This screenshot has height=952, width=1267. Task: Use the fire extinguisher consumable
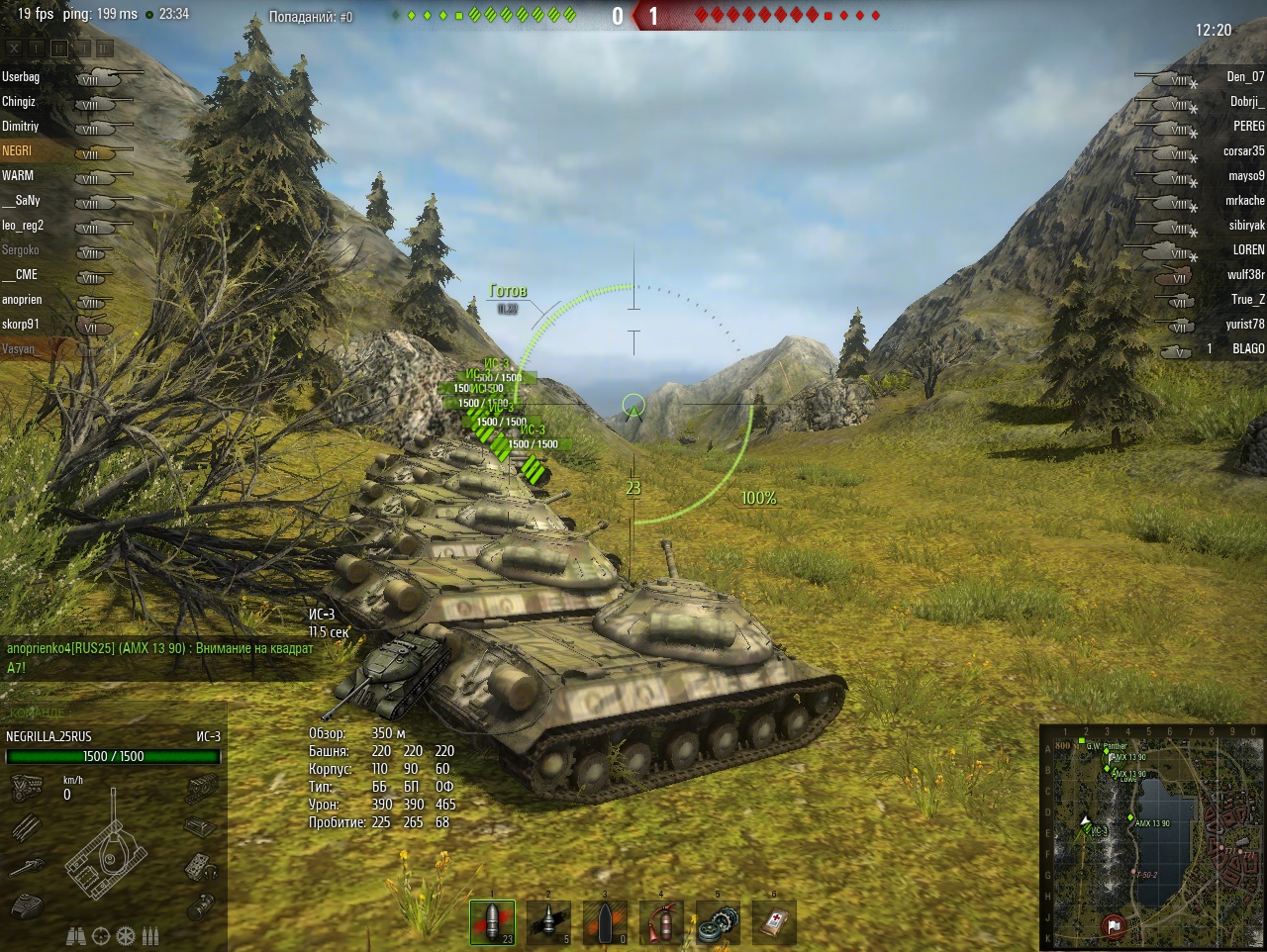(661, 922)
